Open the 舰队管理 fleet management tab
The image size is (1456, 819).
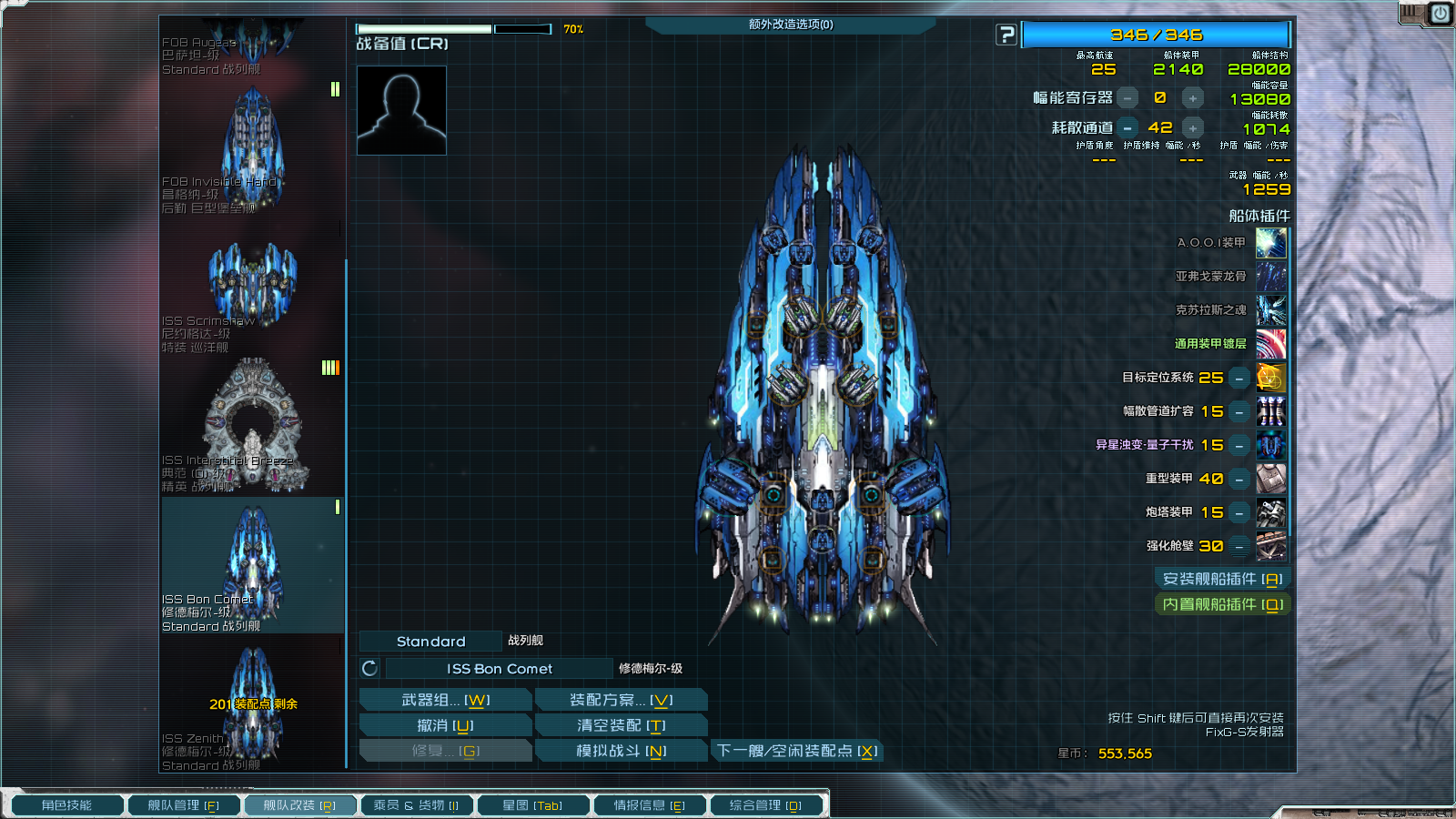click(183, 805)
